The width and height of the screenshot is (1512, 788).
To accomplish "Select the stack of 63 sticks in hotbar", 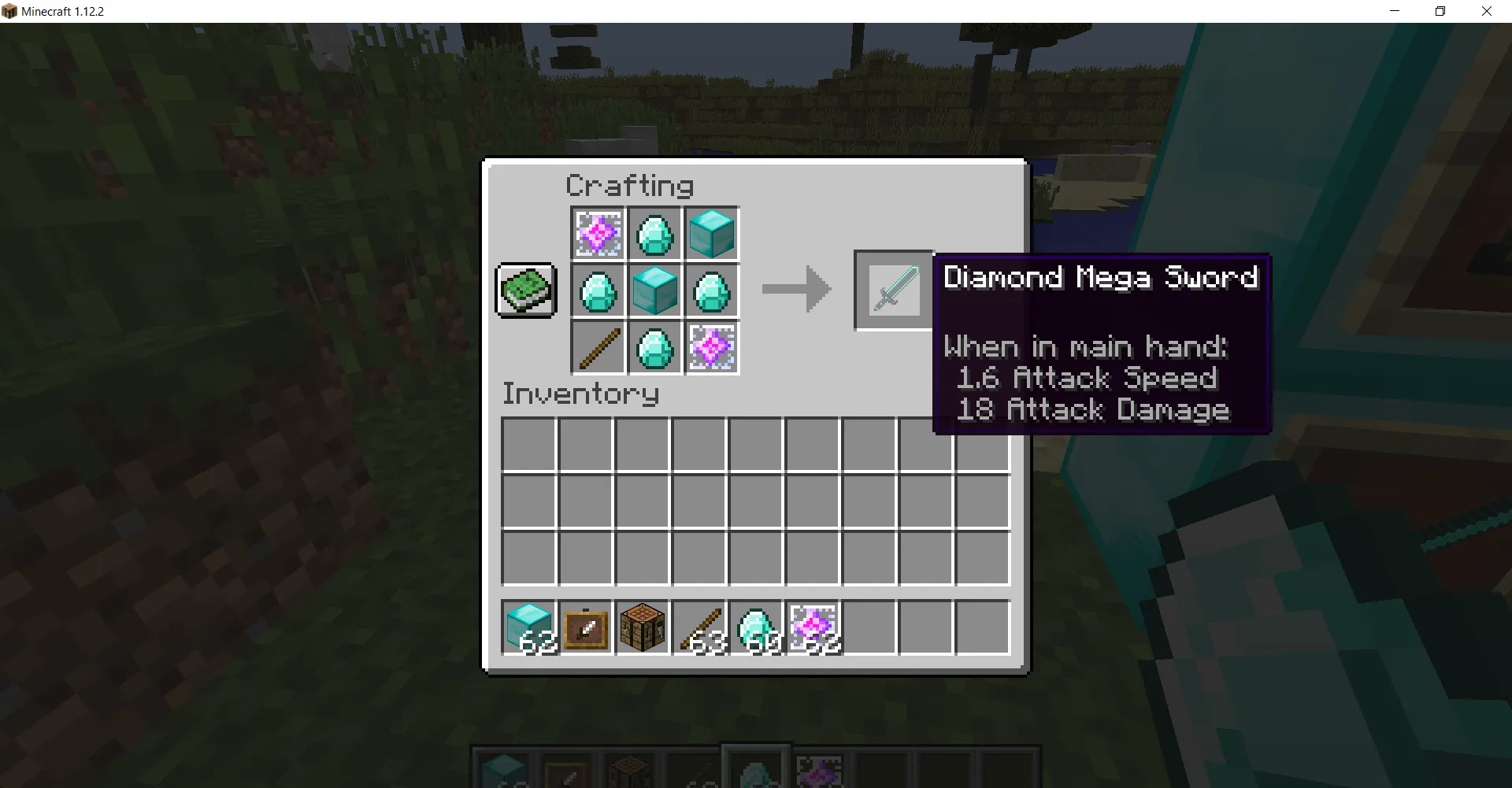I will point(699,627).
